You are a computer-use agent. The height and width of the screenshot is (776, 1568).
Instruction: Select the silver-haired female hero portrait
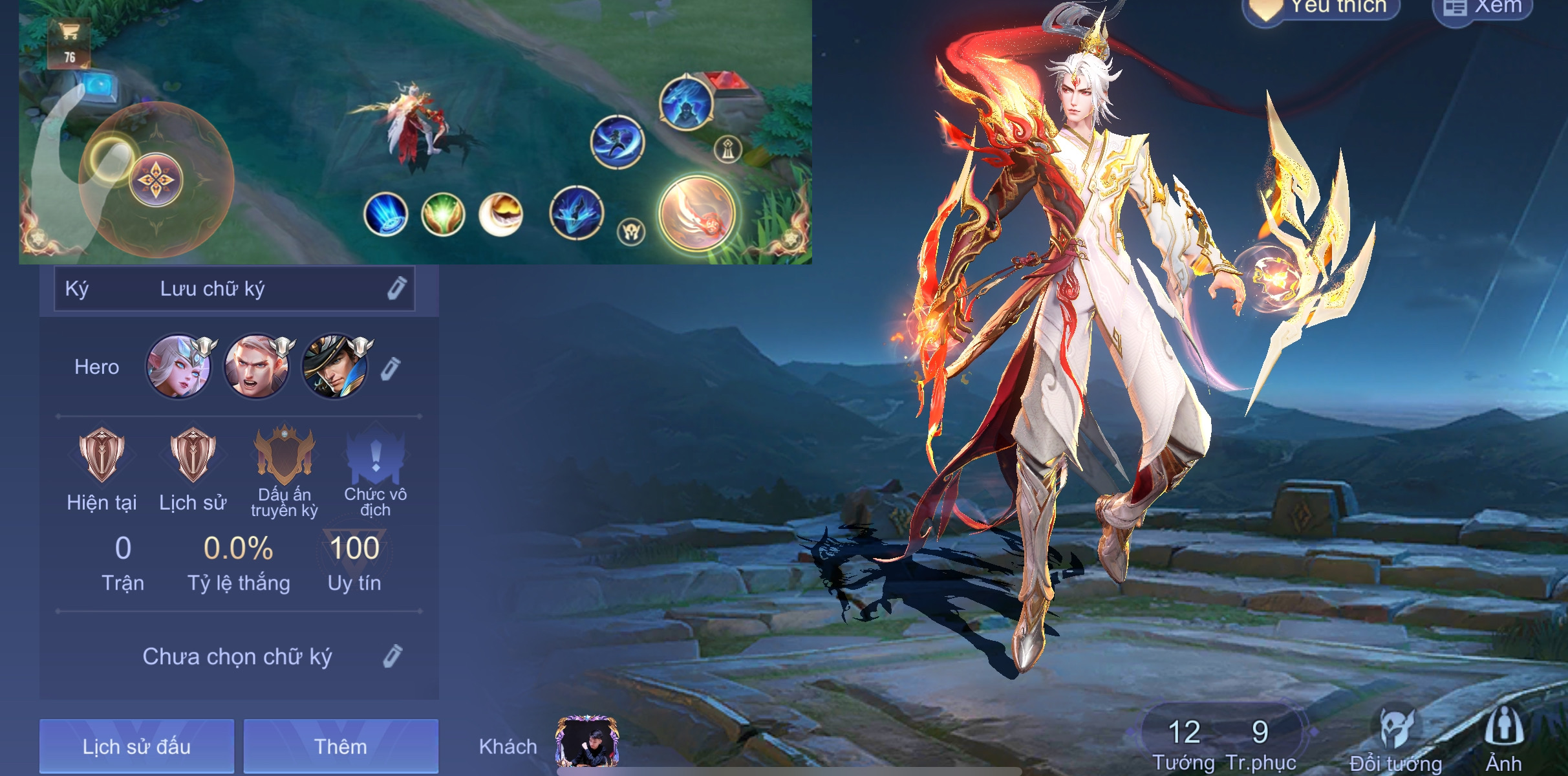pyautogui.click(x=178, y=367)
